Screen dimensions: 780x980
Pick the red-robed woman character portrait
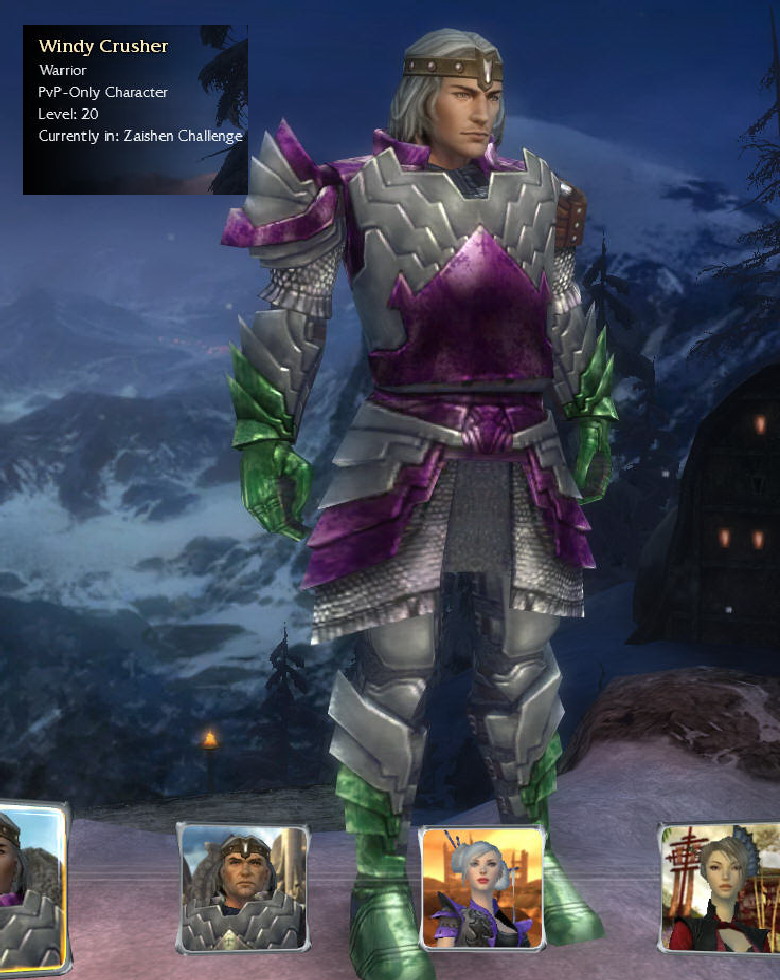pos(720,886)
